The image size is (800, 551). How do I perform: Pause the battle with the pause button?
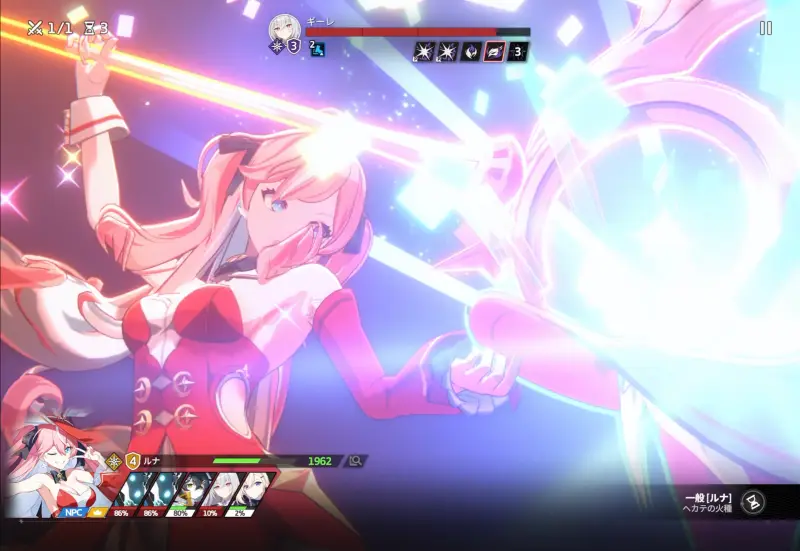[766, 28]
